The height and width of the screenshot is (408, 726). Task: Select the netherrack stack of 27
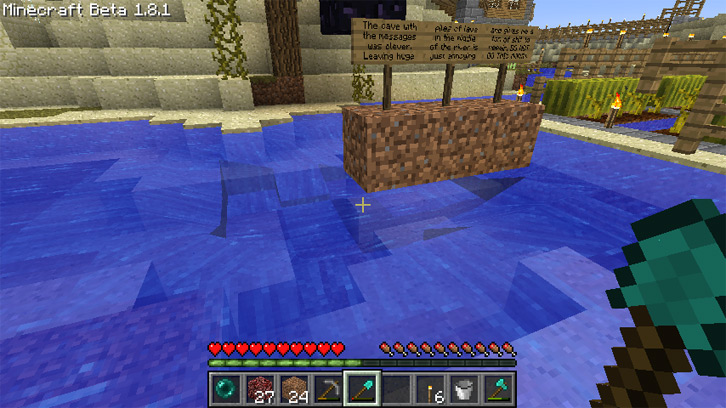click(260, 388)
